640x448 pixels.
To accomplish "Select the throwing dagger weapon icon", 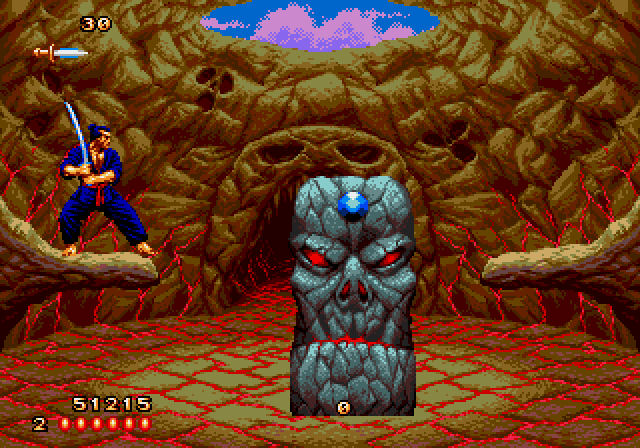I will click(x=60, y=52).
